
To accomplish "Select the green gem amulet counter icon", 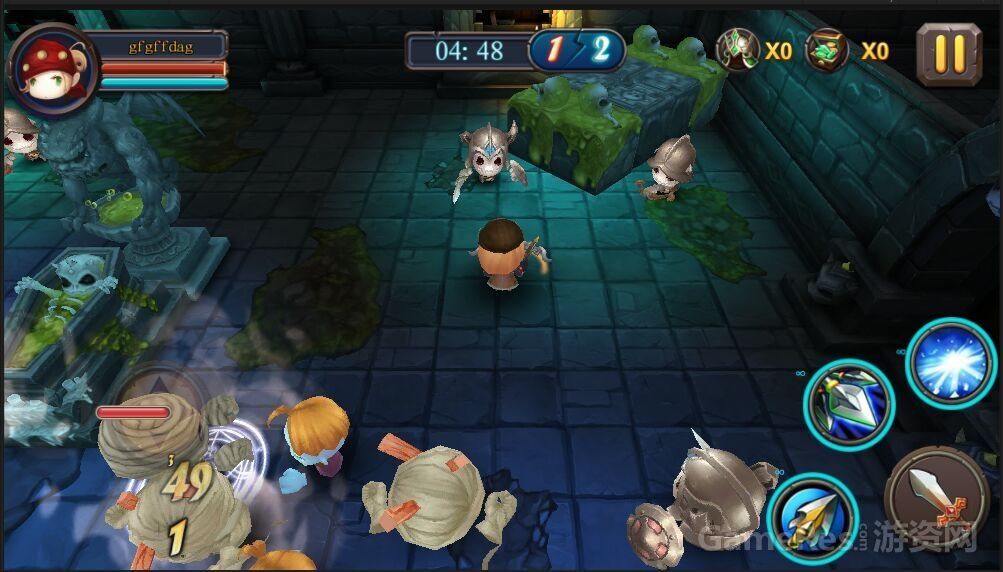I will tap(739, 50).
